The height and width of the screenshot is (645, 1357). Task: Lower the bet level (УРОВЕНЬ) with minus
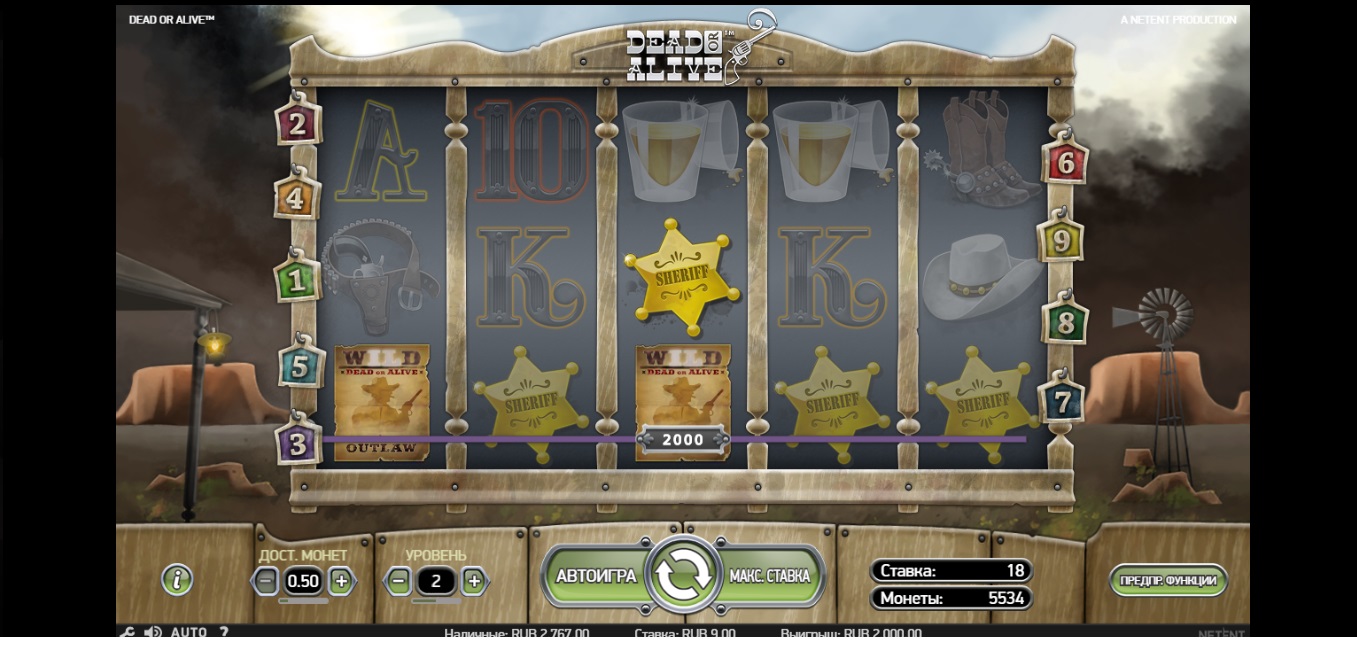399,580
